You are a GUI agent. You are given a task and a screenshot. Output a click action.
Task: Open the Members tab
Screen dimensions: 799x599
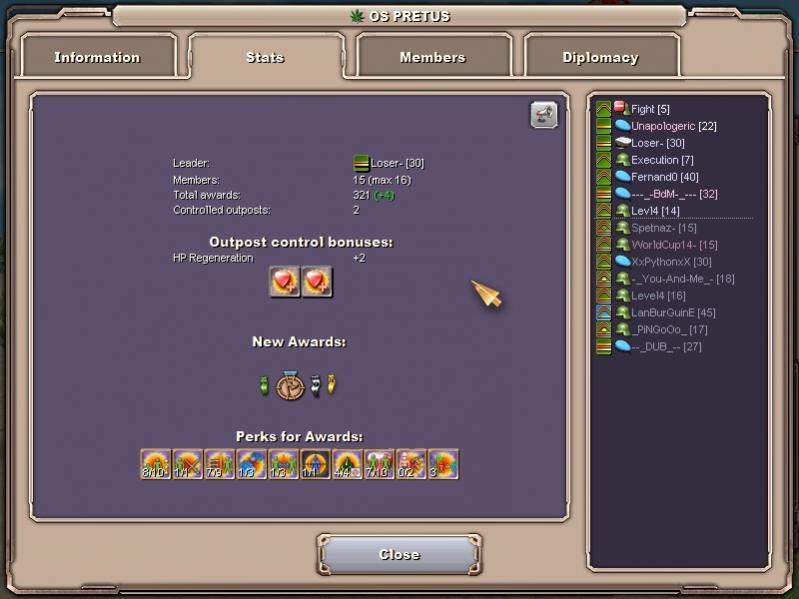click(x=432, y=57)
